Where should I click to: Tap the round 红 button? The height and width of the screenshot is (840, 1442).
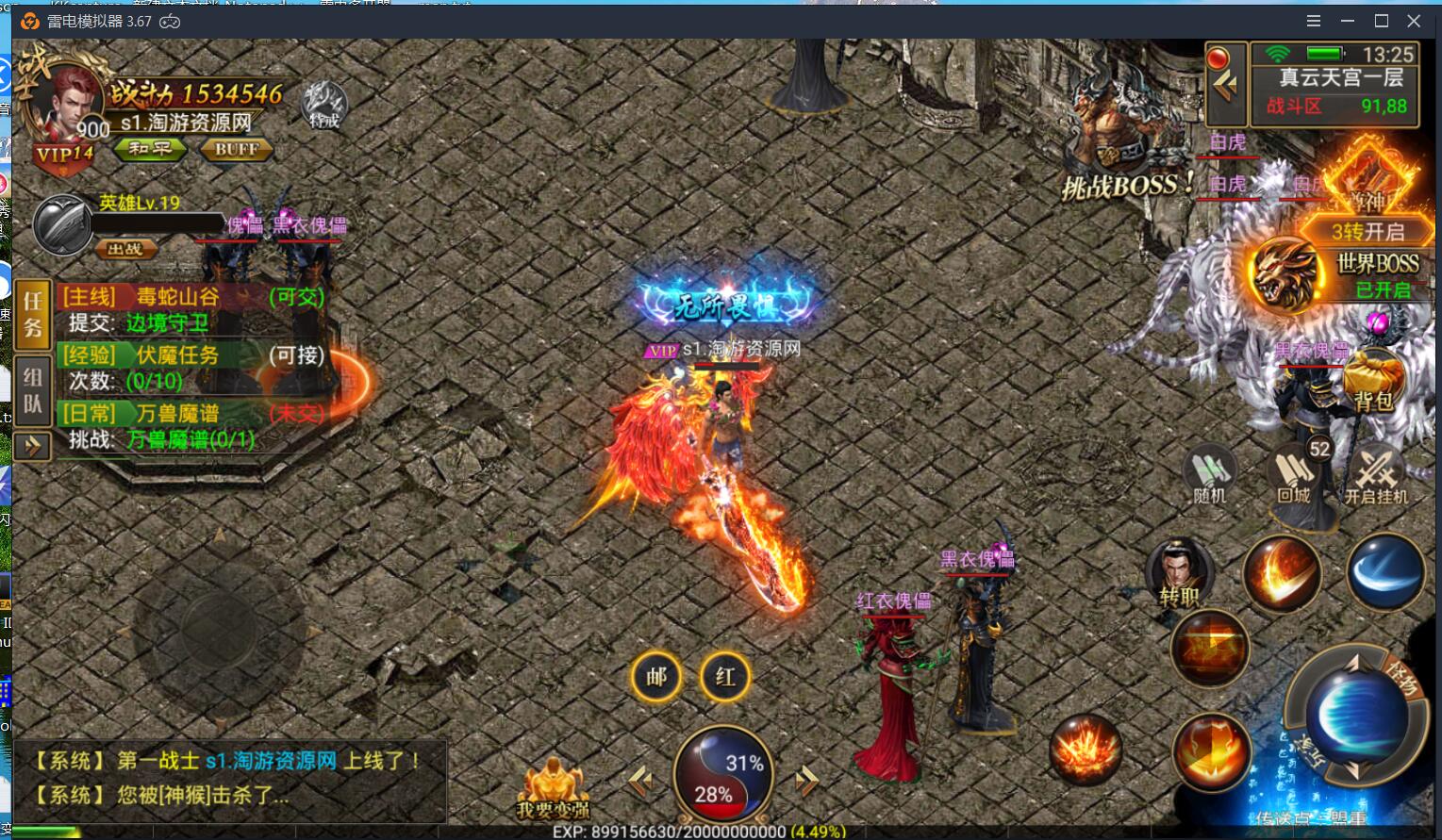(x=725, y=677)
